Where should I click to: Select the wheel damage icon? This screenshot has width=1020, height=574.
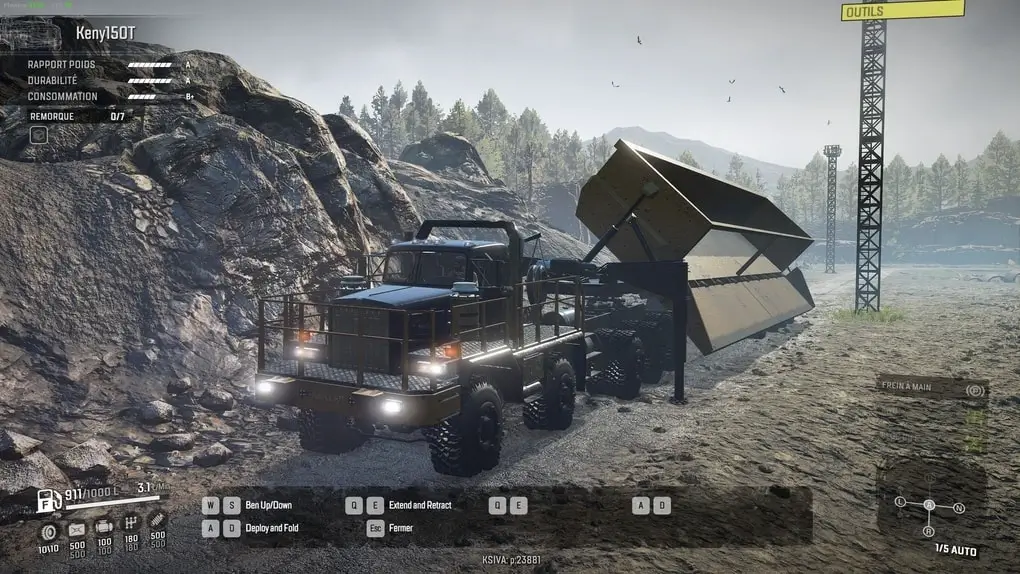click(48, 529)
